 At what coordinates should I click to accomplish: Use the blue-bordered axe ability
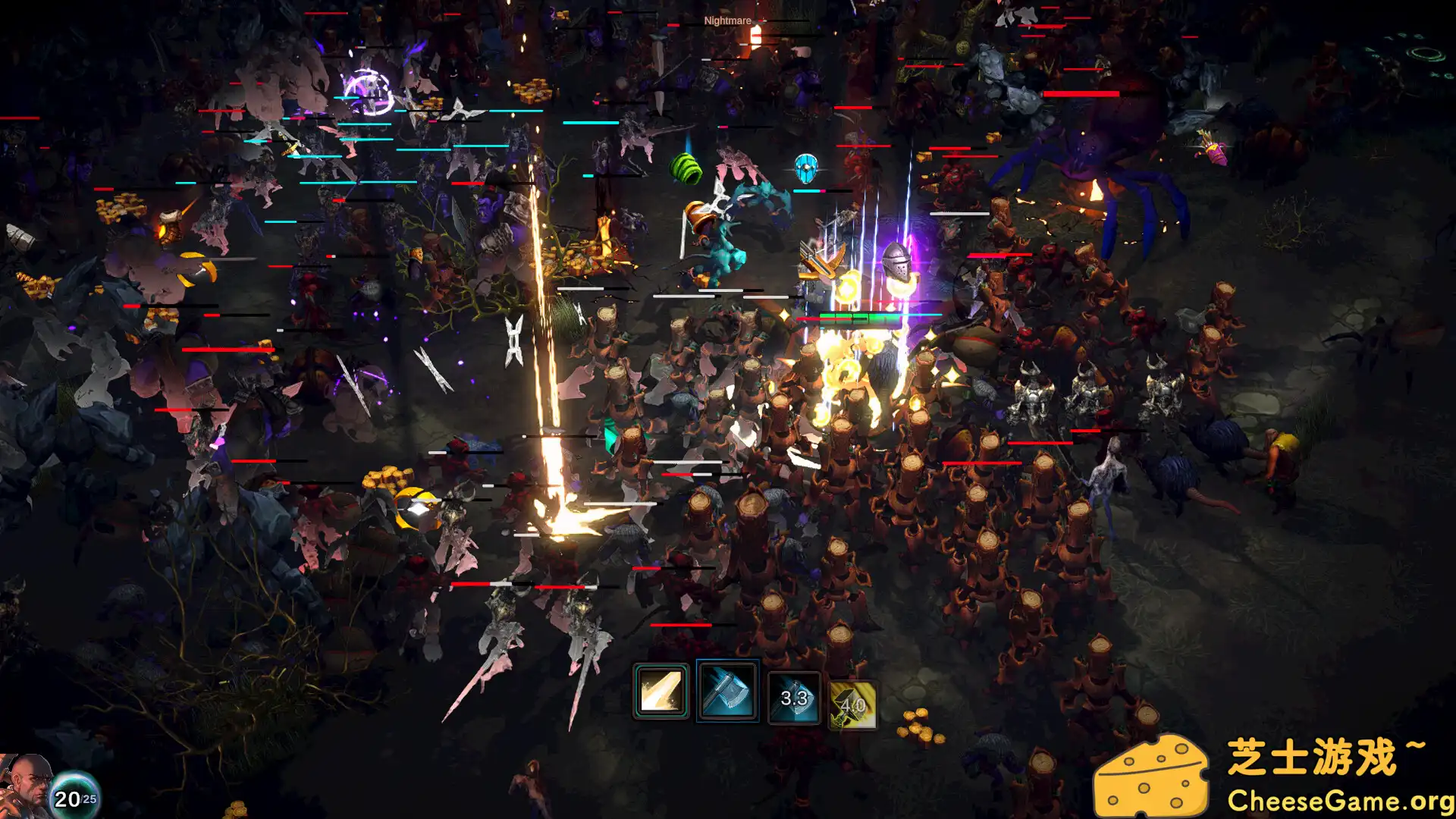[x=727, y=691]
